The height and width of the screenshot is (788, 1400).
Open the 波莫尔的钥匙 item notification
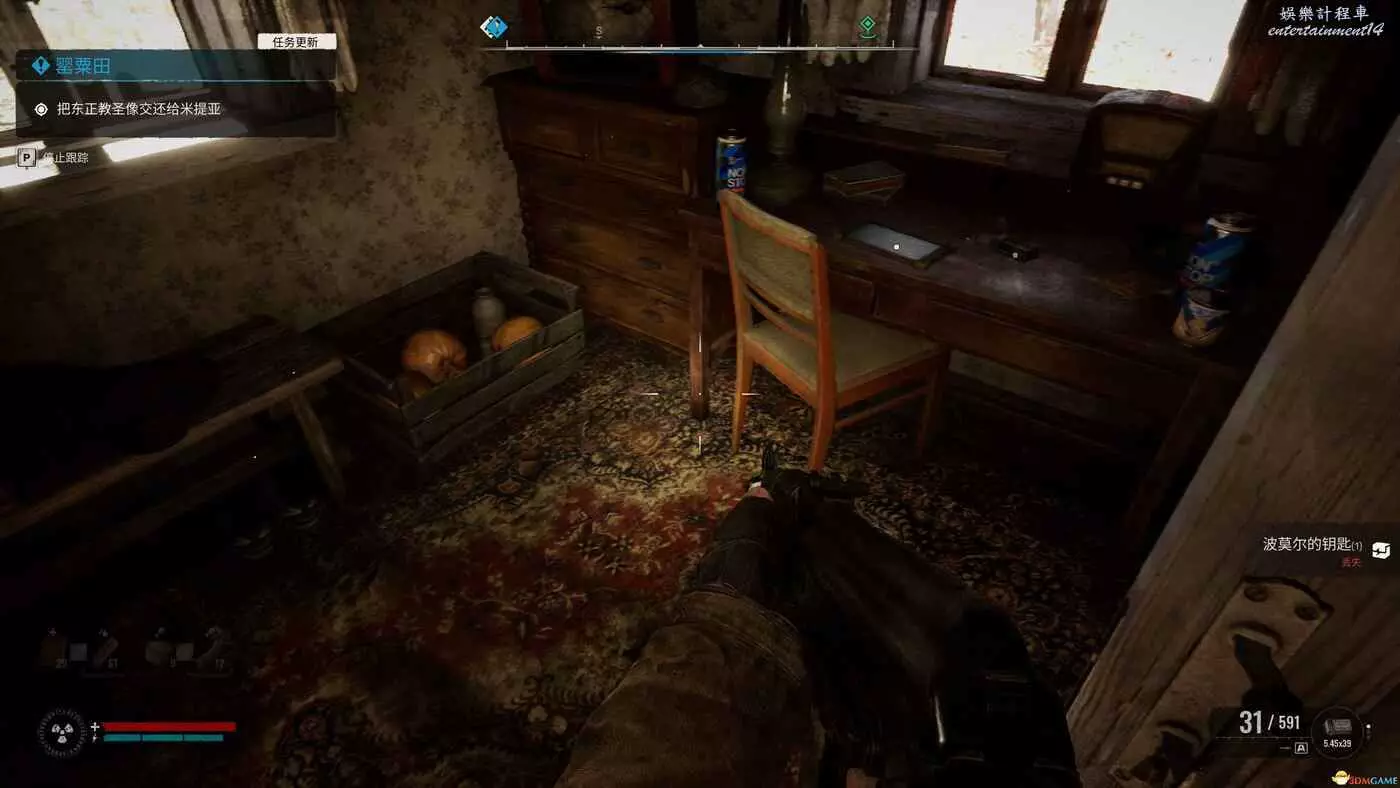click(x=1312, y=546)
